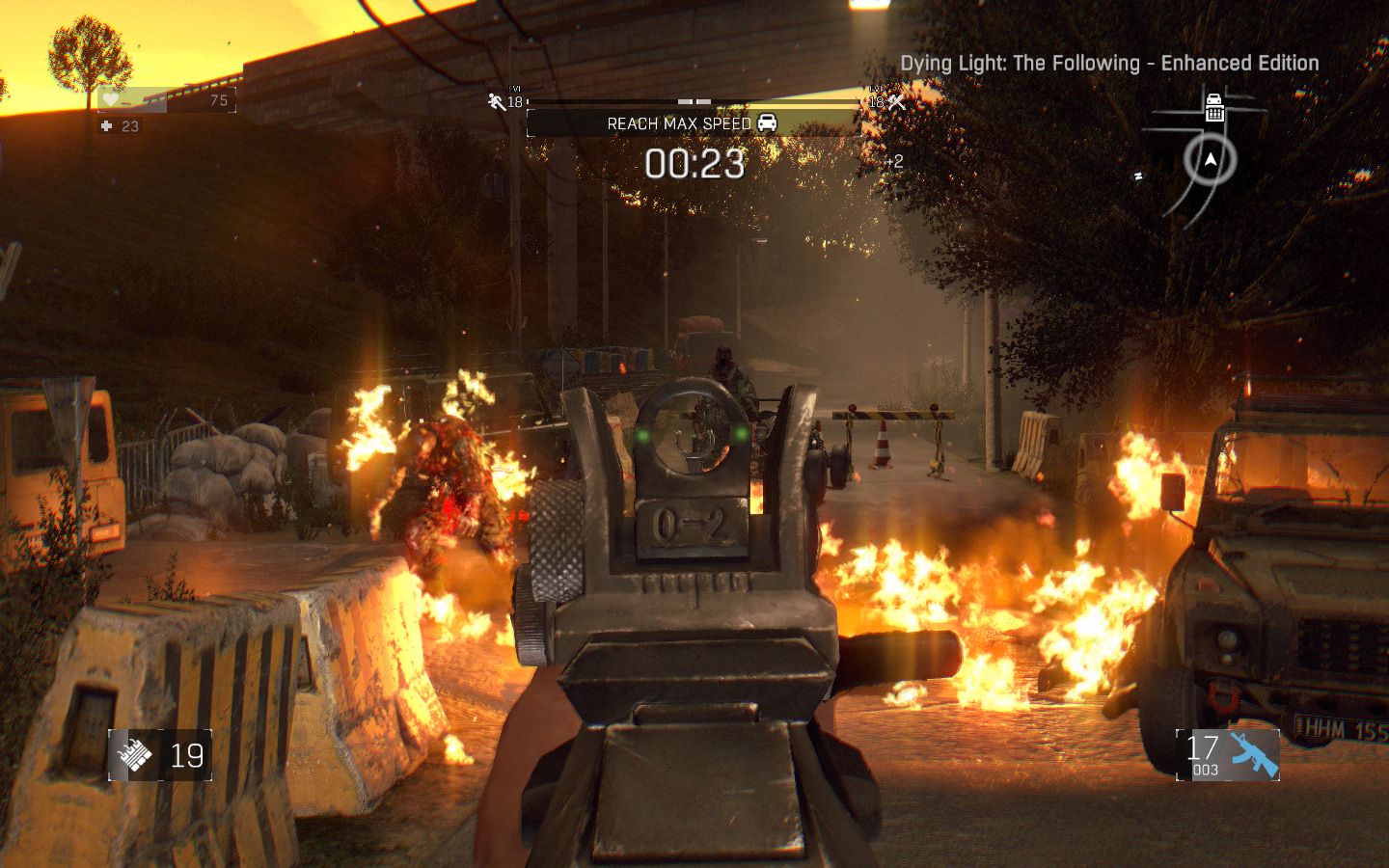Click the running man agility level icon
The image size is (1389, 868).
coord(498,100)
